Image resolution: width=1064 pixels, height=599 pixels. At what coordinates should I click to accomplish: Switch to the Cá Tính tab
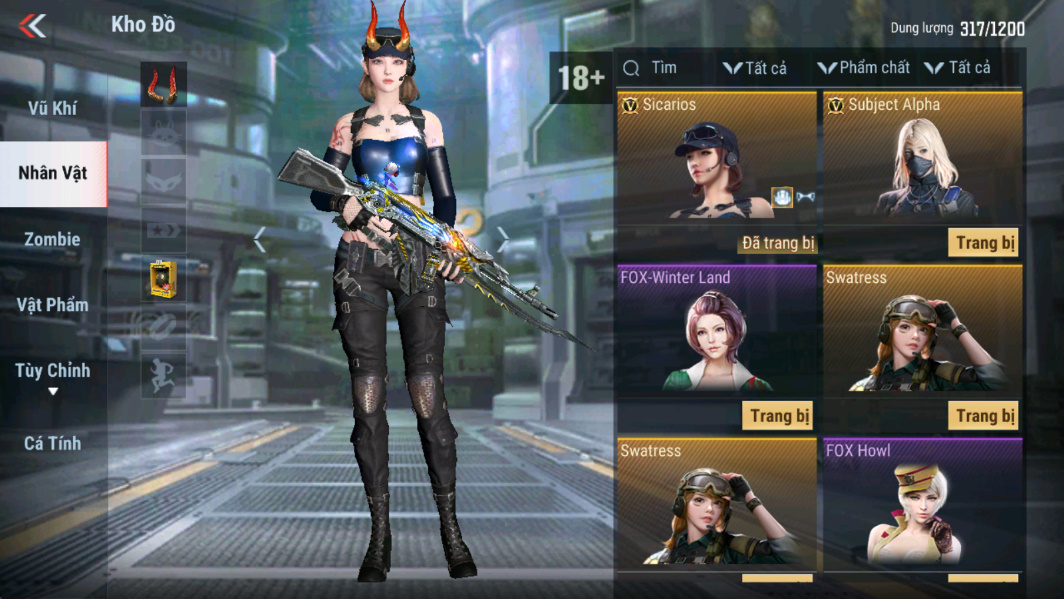point(52,442)
